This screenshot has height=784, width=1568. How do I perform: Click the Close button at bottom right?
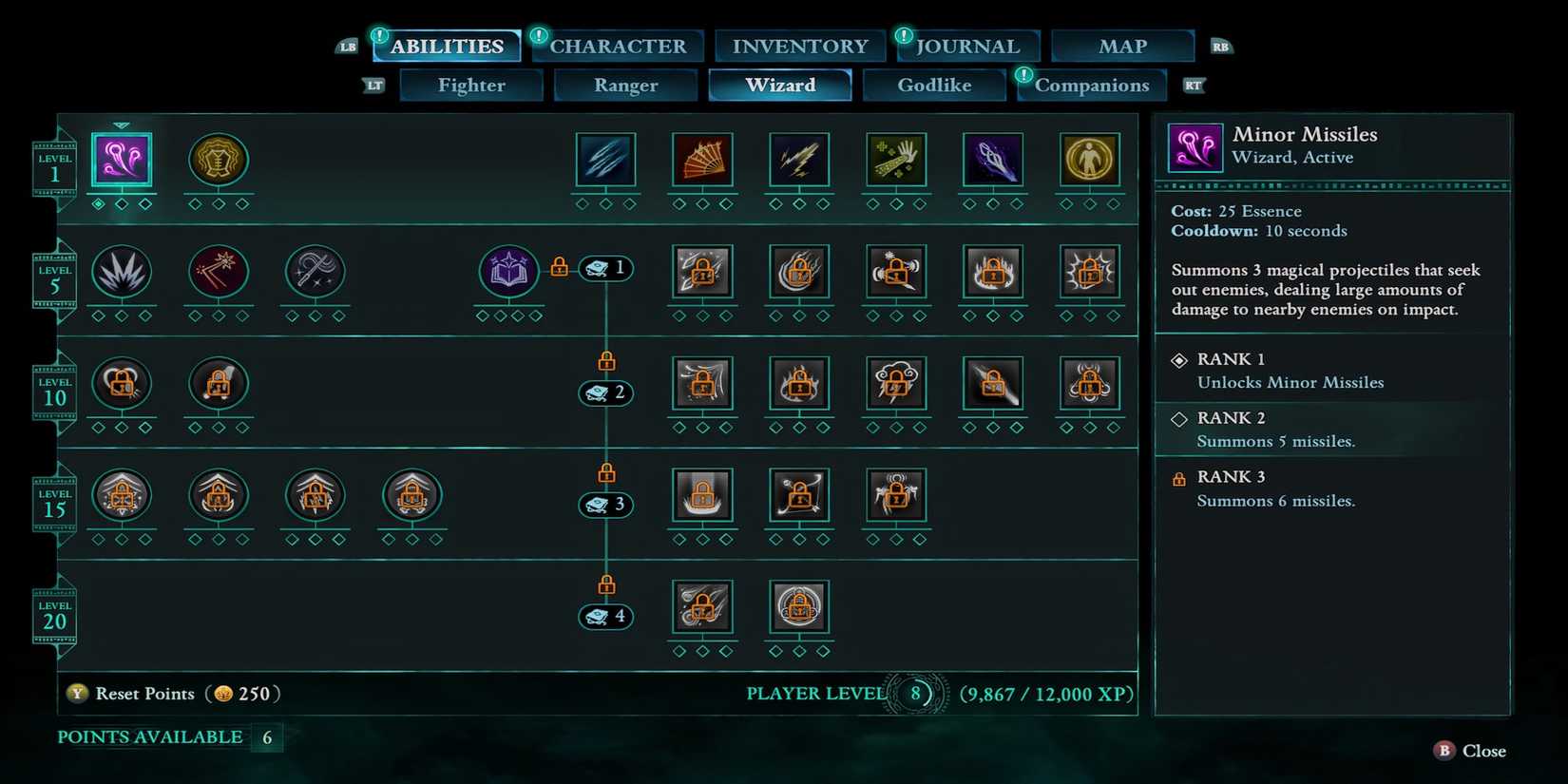click(1468, 751)
